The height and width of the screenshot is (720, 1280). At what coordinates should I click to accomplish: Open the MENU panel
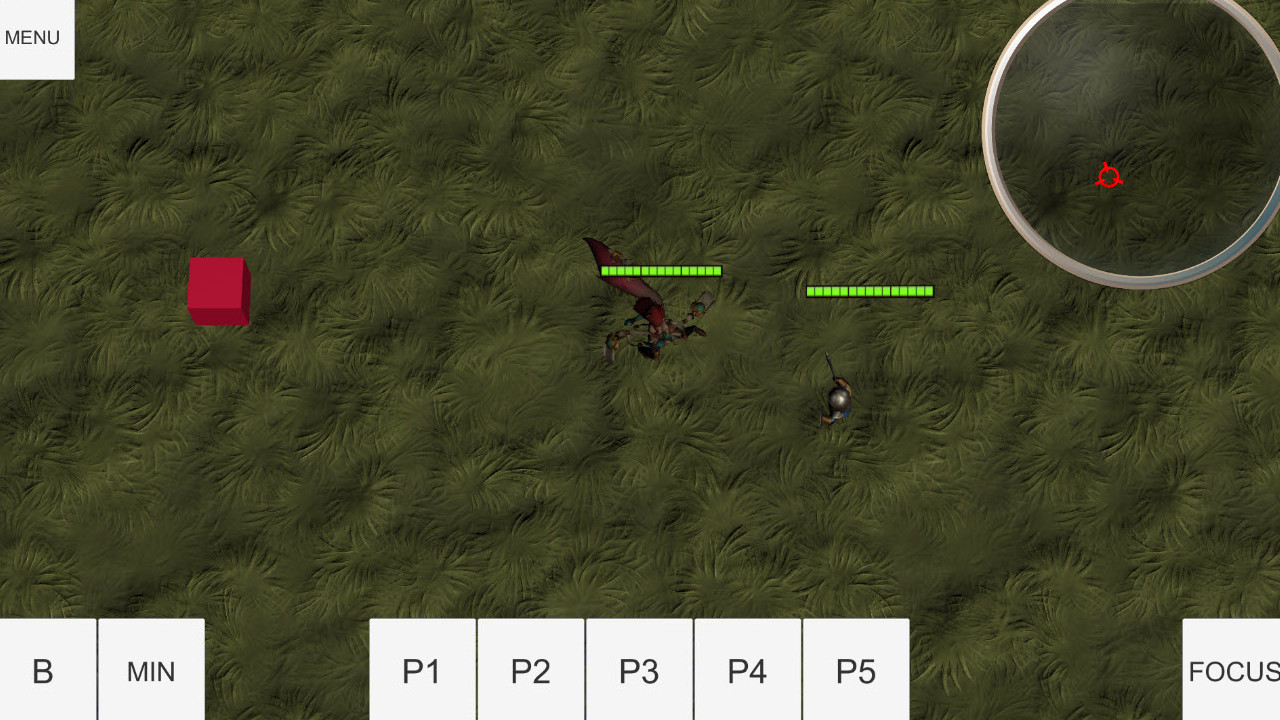pyautogui.click(x=32, y=37)
